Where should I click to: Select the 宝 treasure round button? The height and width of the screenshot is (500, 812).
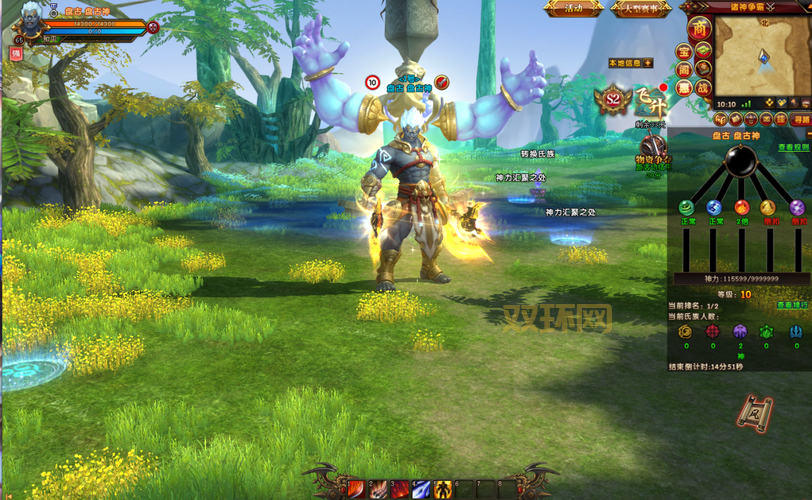[x=685, y=51]
